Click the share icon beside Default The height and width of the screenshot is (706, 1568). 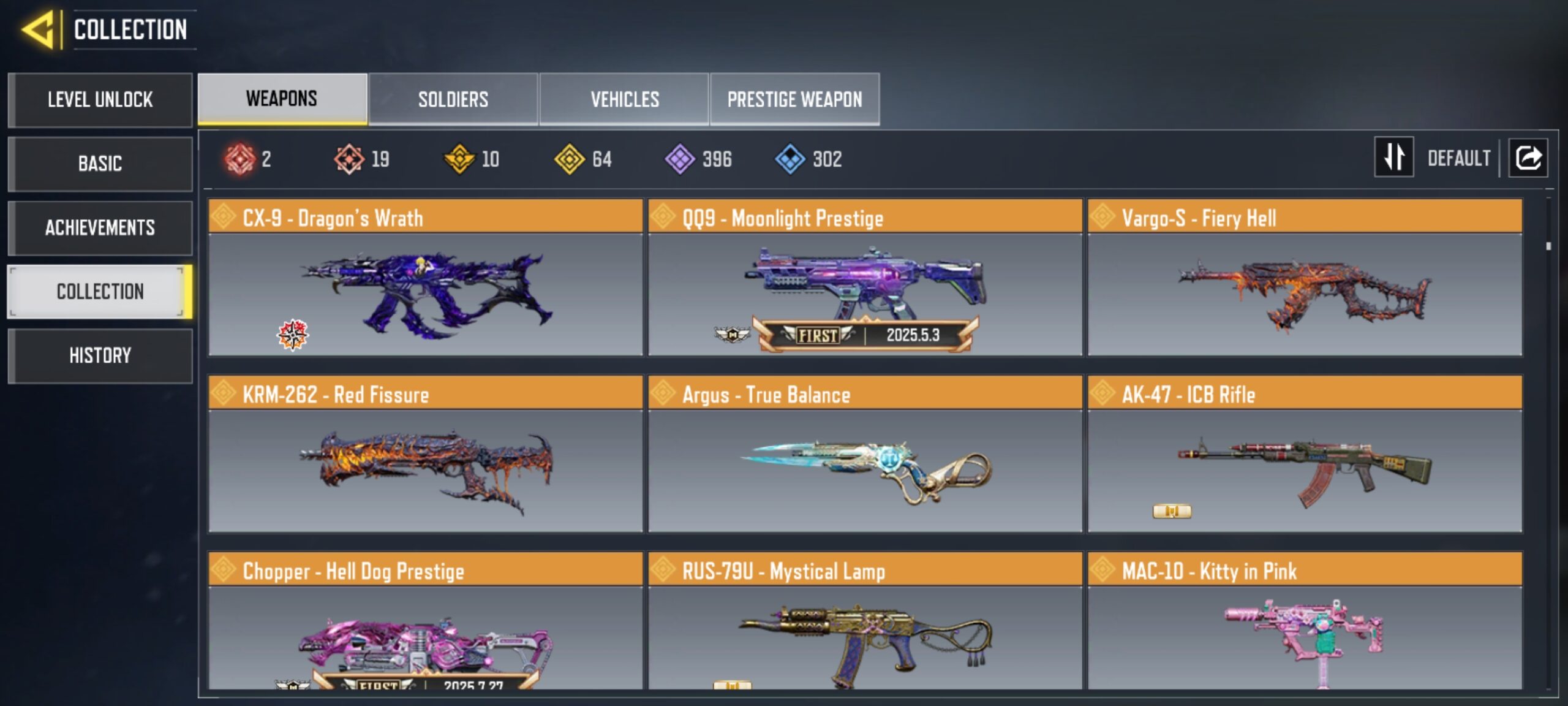coord(1528,158)
